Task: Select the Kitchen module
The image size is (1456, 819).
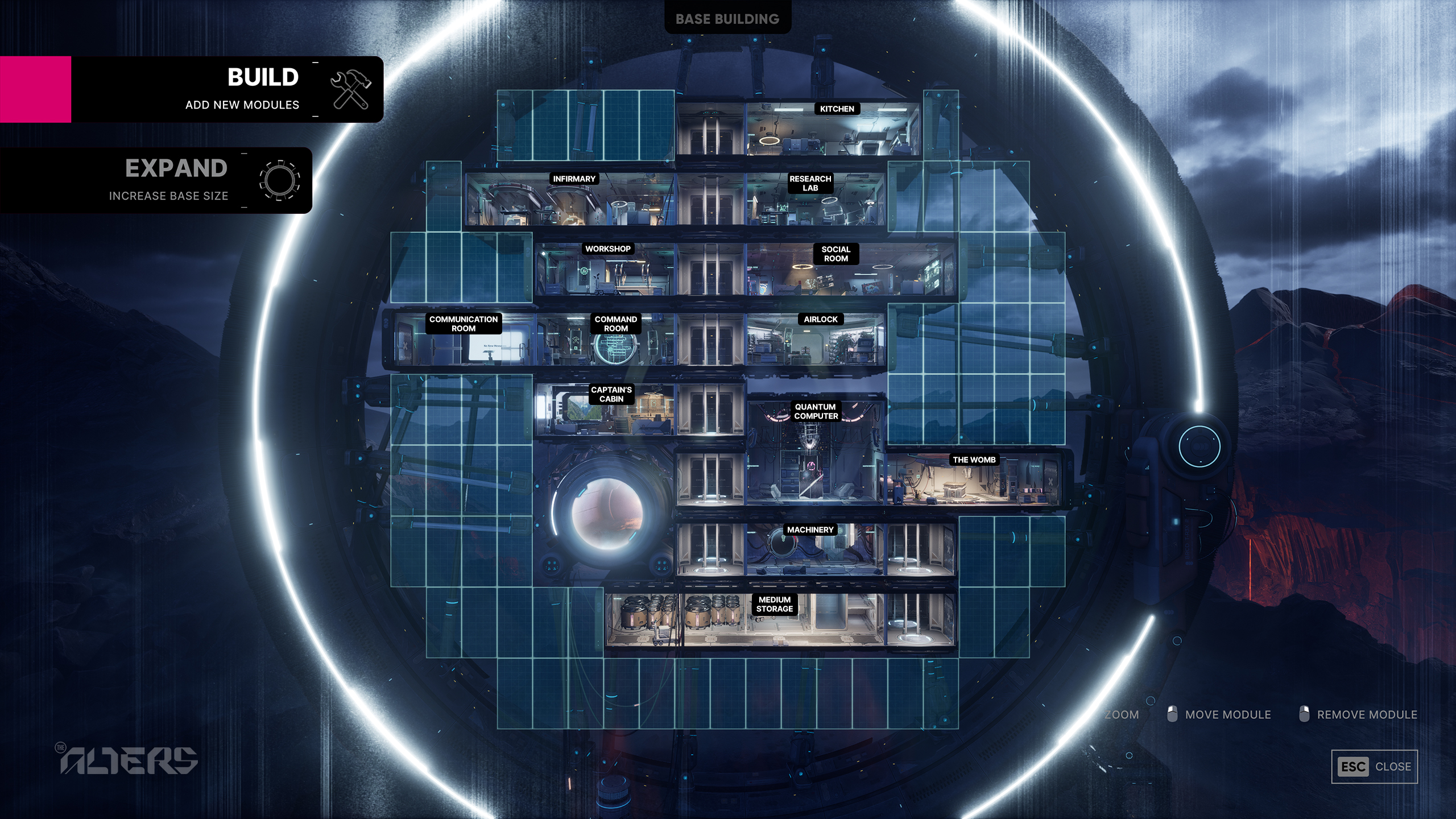Action: (x=836, y=109)
